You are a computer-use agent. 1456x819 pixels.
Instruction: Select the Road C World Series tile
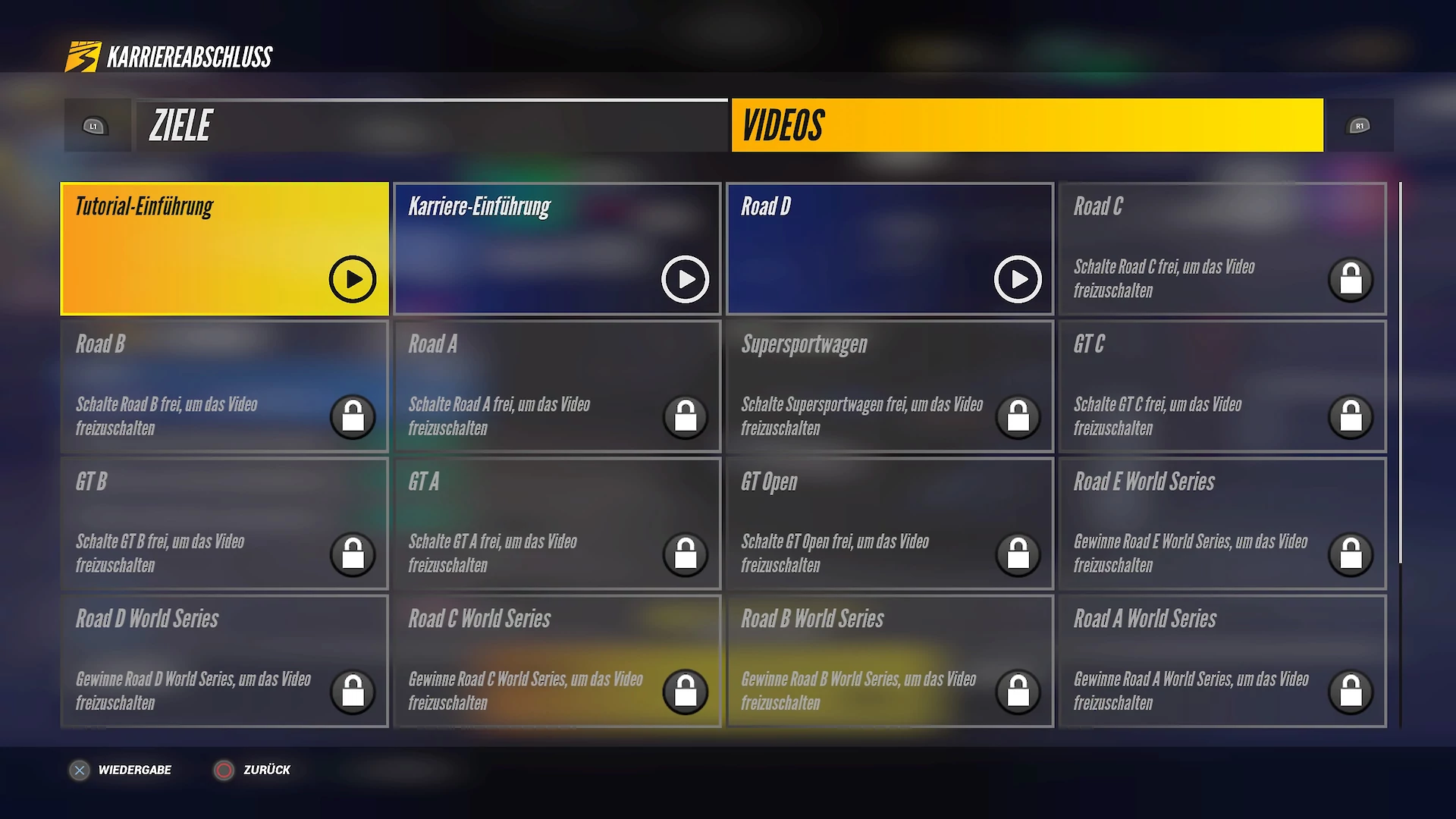[557, 661]
